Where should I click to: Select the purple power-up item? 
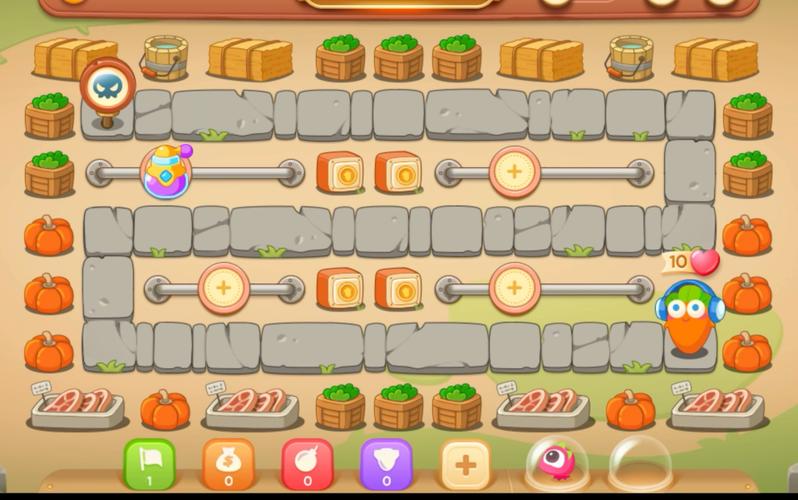pos(386,465)
